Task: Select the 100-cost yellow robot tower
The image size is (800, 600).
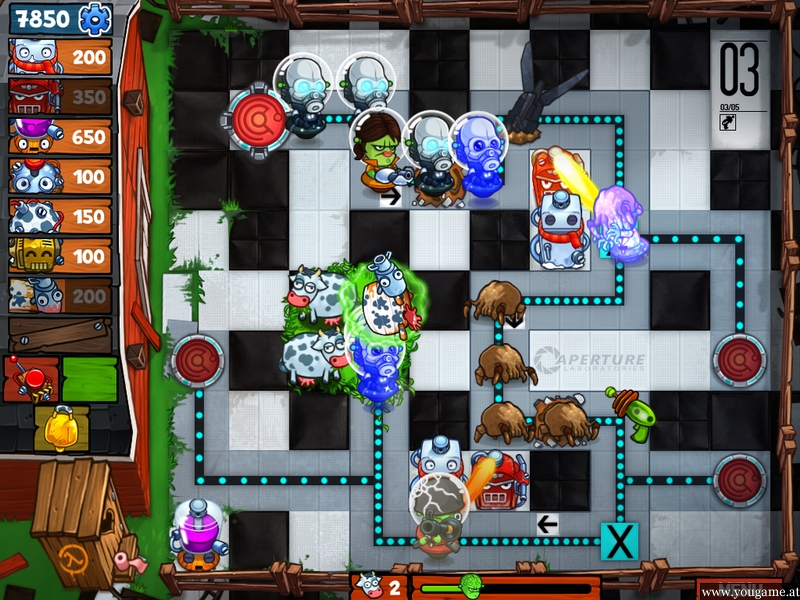Action: 60,256
